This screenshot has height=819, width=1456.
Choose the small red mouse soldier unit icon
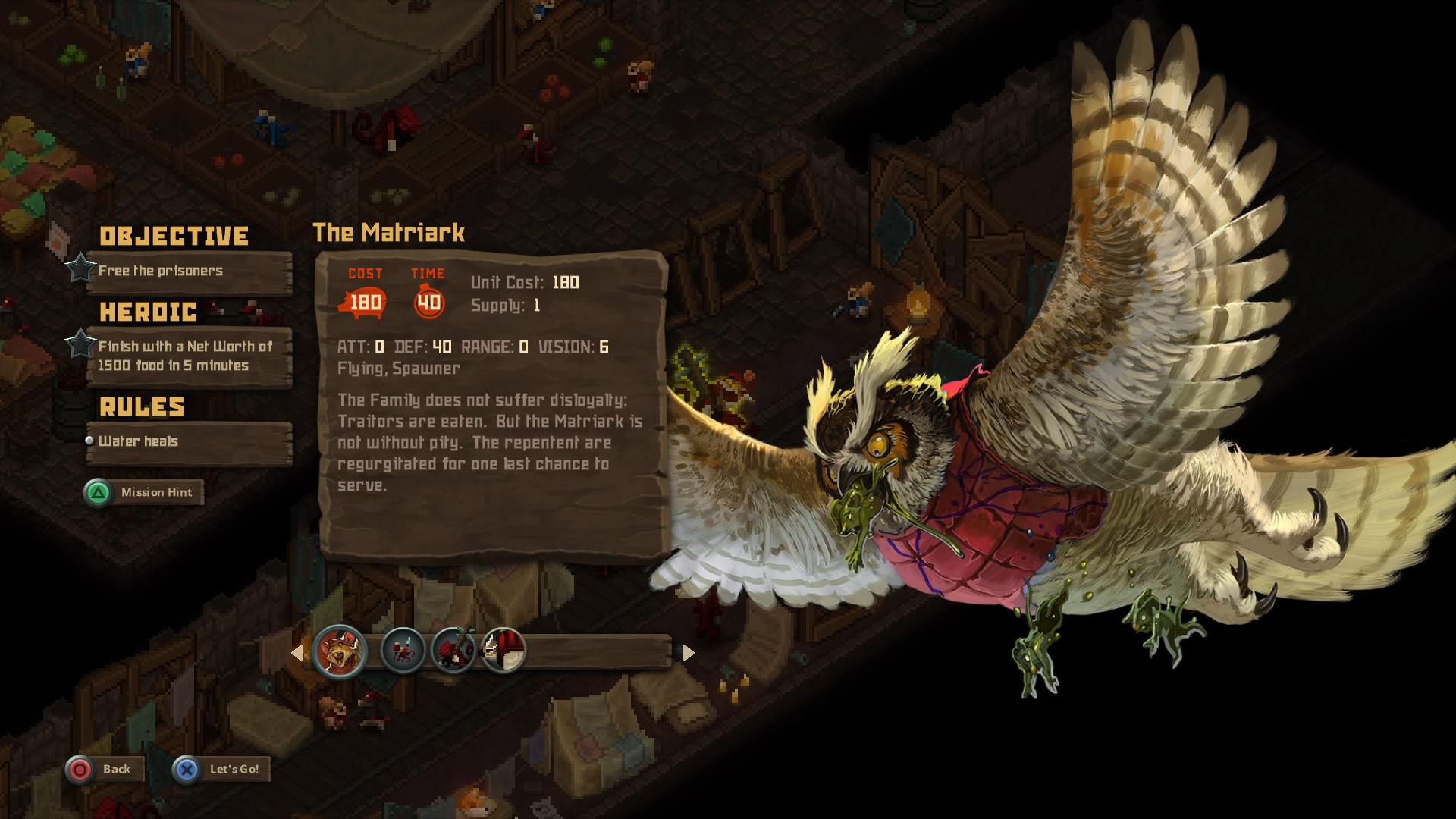point(403,651)
